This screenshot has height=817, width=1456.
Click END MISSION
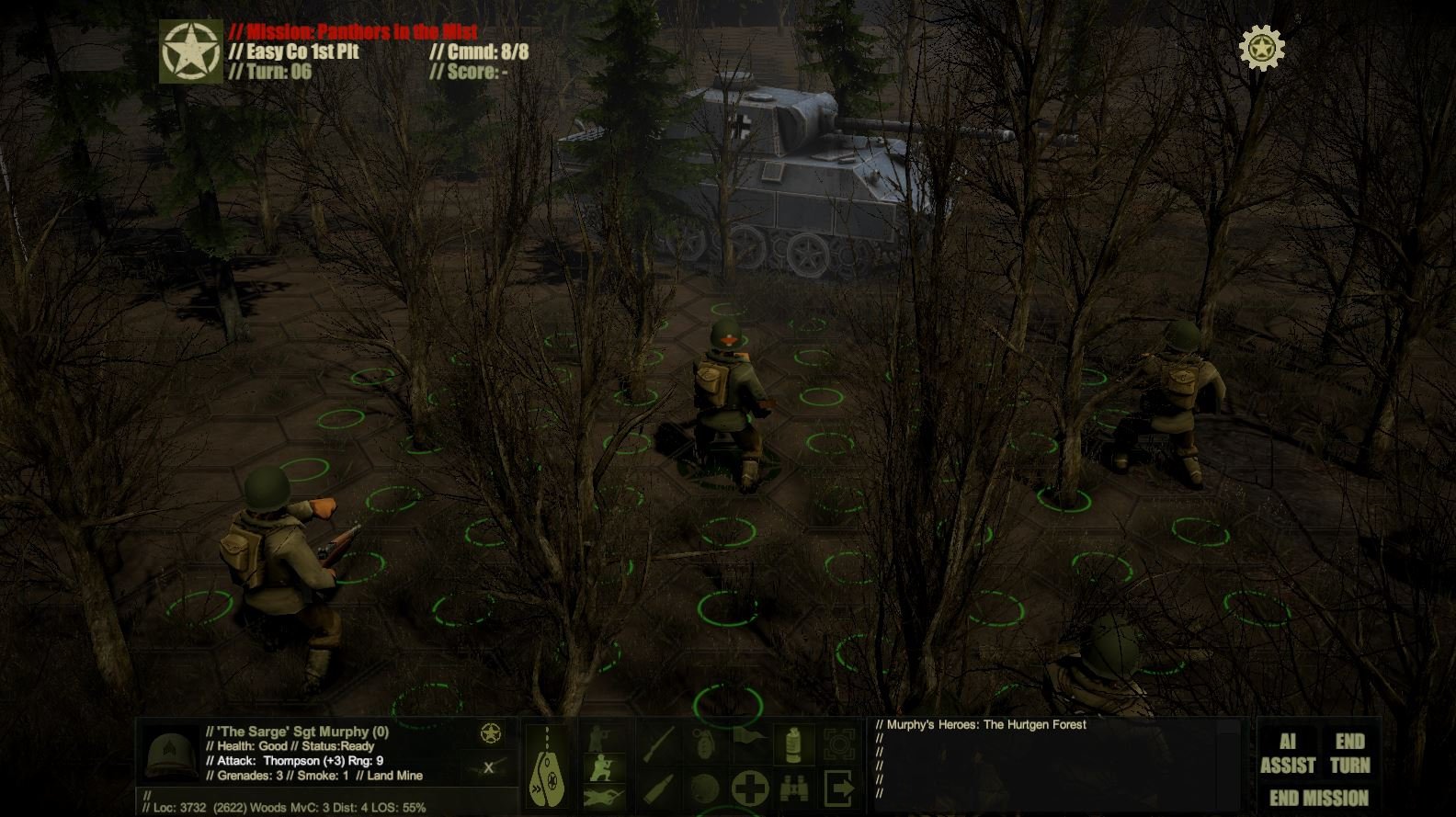(1317, 797)
